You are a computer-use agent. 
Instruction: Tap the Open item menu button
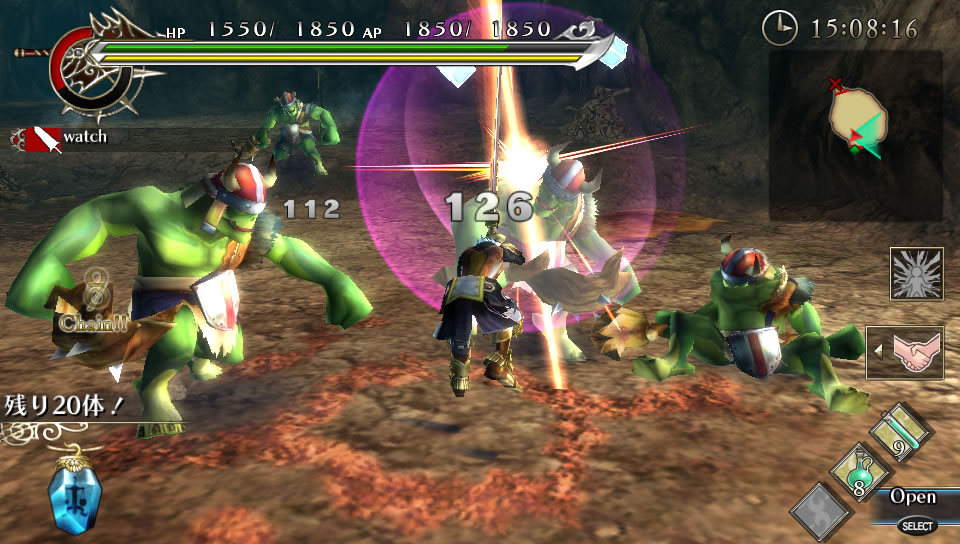click(x=913, y=496)
